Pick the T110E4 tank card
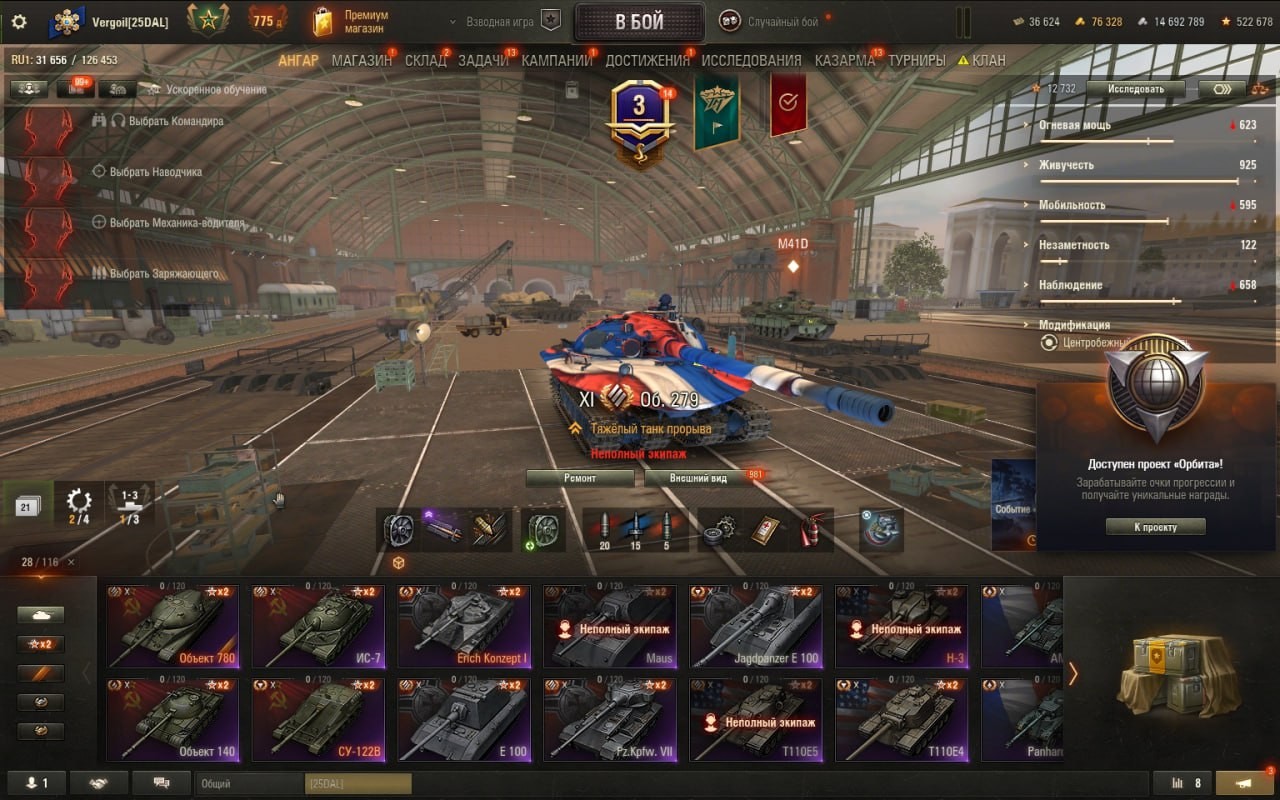1280x800 pixels. tap(901, 720)
